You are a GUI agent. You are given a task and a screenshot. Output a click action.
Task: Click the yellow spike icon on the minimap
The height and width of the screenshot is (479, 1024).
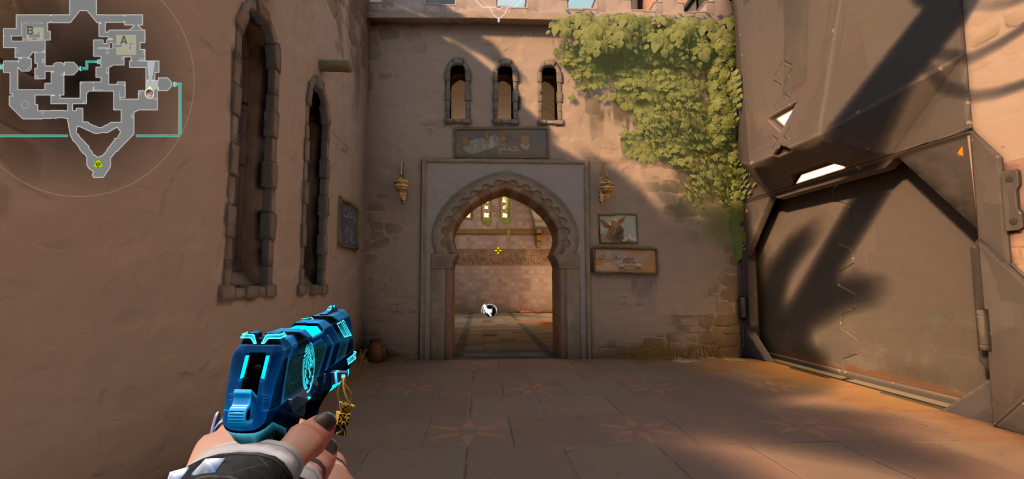pos(98,164)
